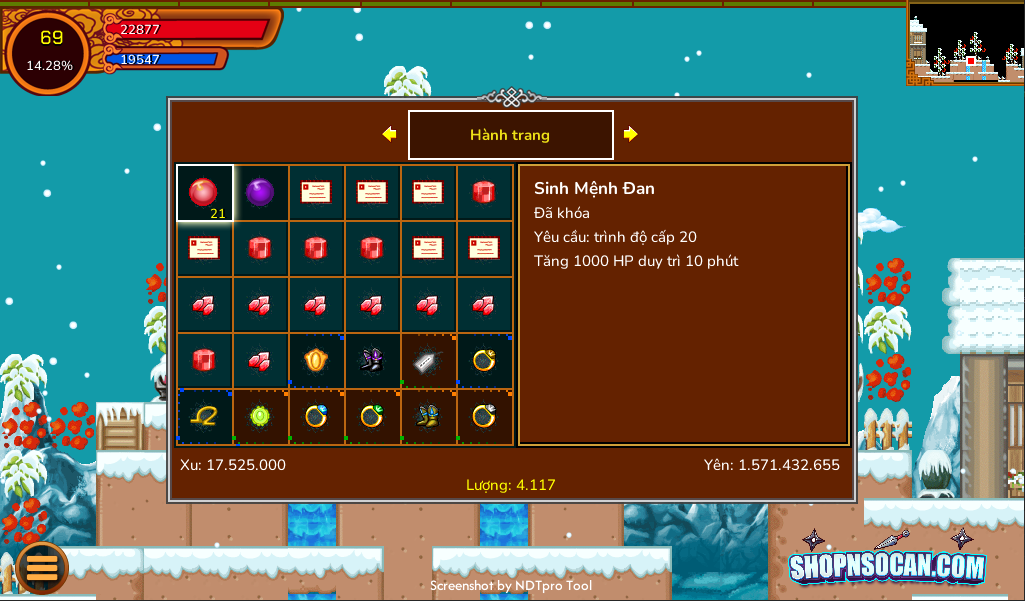This screenshot has height=601, width=1025.
Task: Select the purple orb item slot
Action: tap(260, 192)
